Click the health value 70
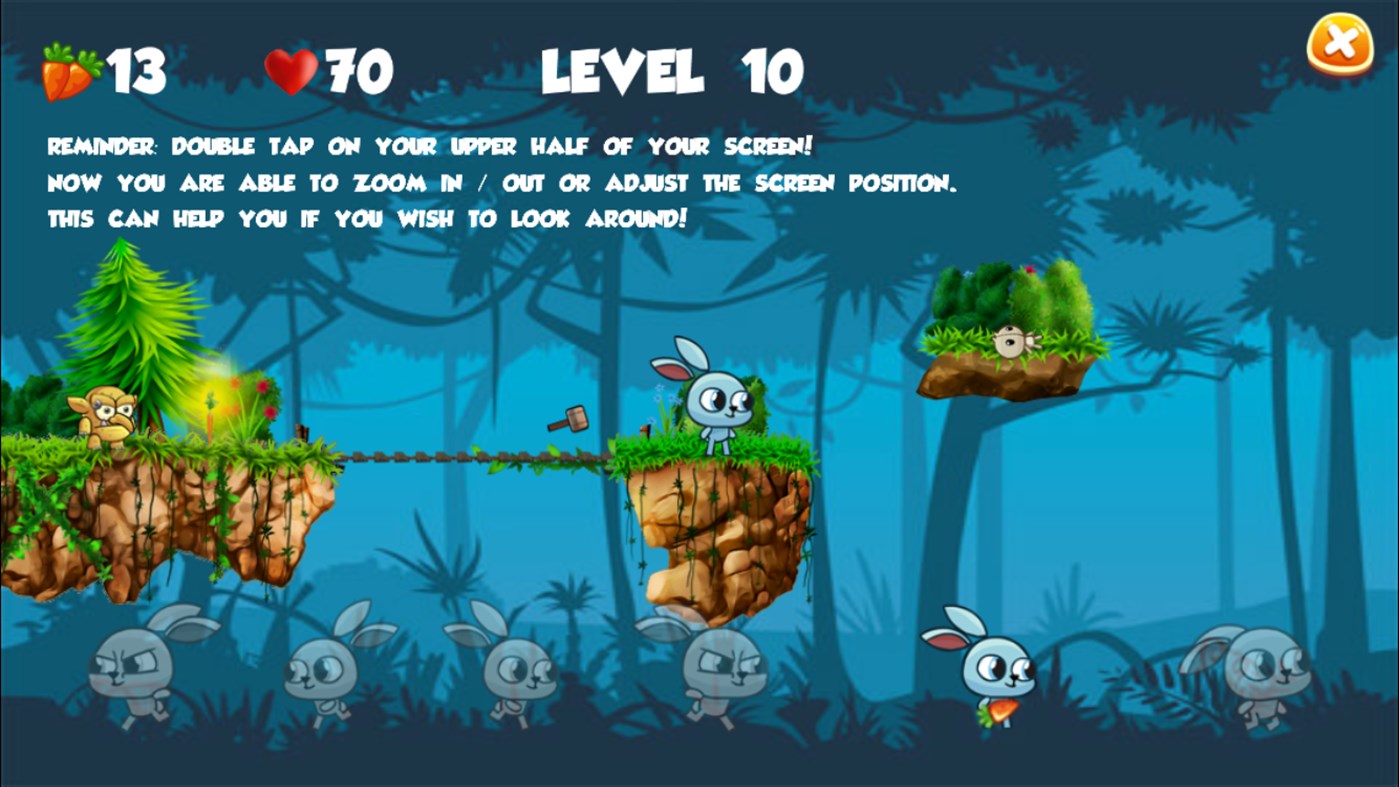The height and width of the screenshot is (787, 1399). 357,68
